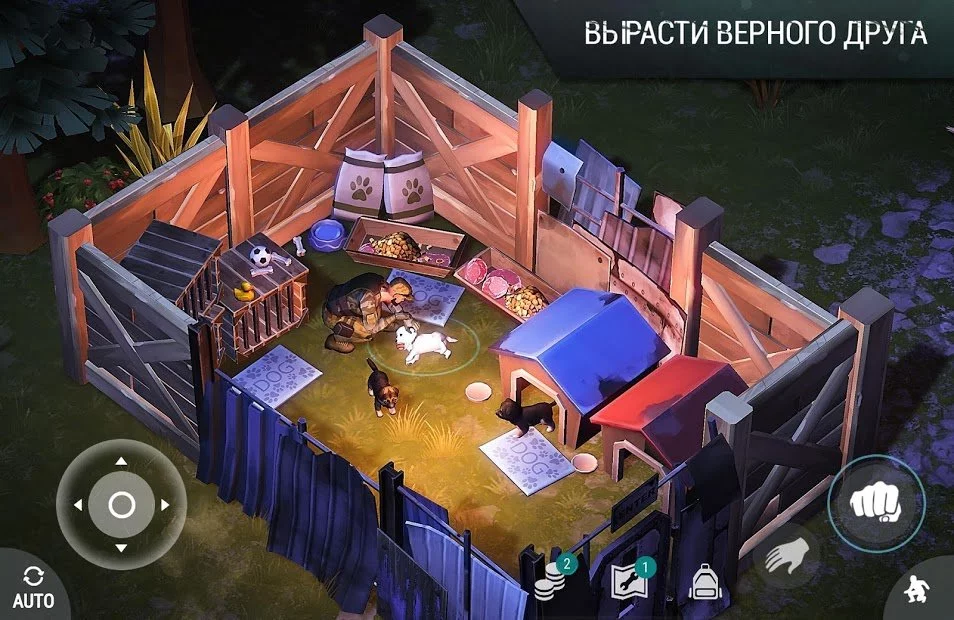Open the blueprint crafting menu with wrench
This screenshot has width=954, height=620.
[x=630, y=582]
